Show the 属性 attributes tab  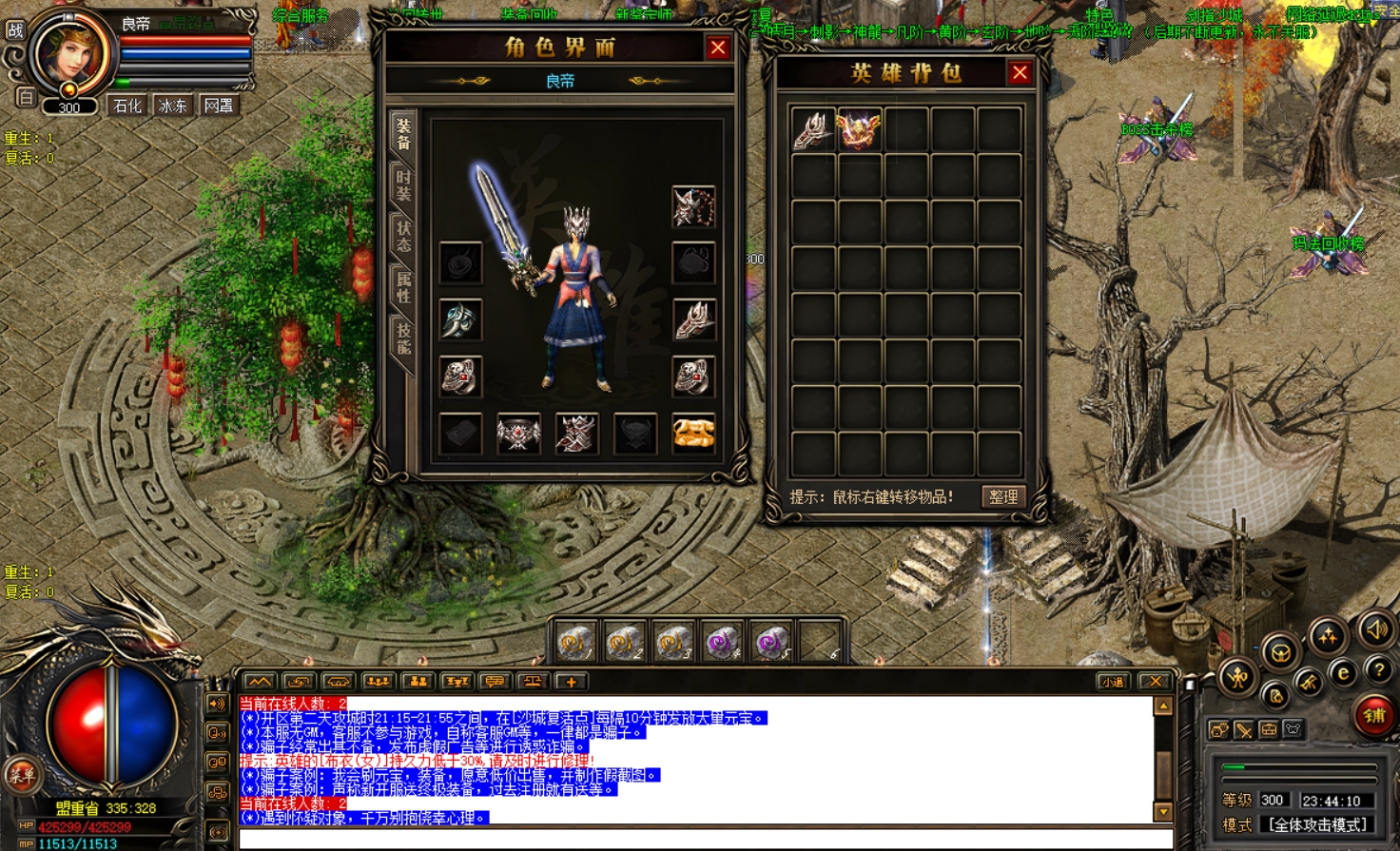click(x=403, y=287)
